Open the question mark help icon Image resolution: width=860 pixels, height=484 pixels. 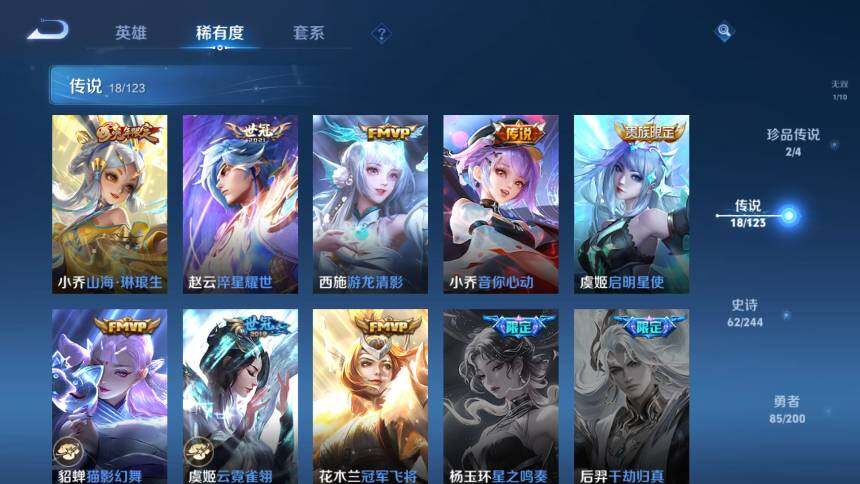[381, 35]
